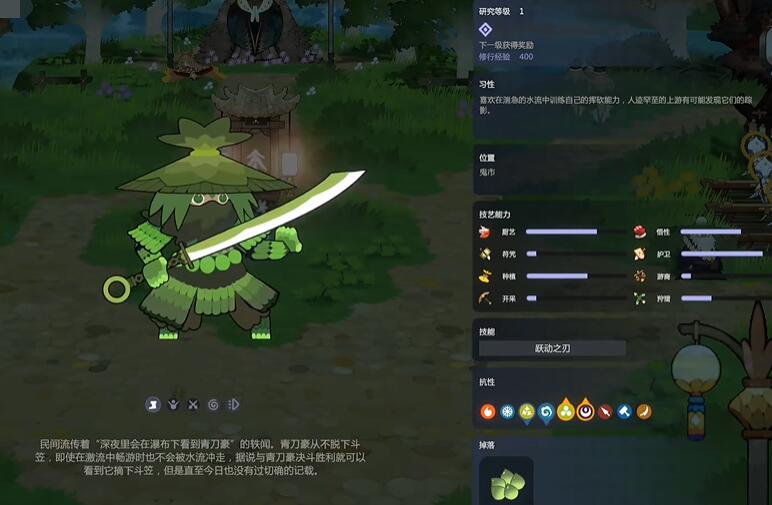Pick the spiral animation icon
772x505 pixels.
(x=213, y=404)
